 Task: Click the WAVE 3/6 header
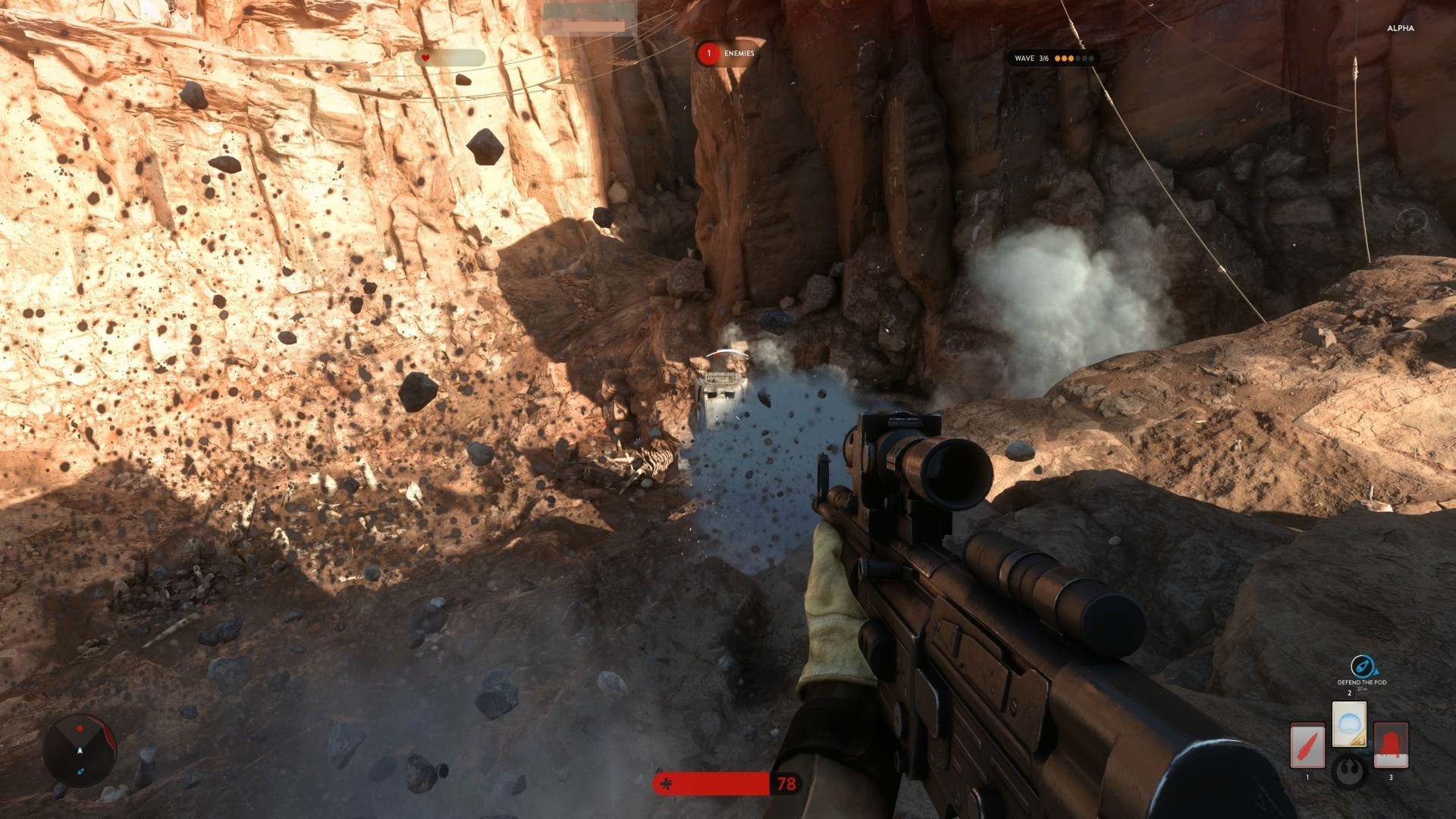tap(1033, 58)
